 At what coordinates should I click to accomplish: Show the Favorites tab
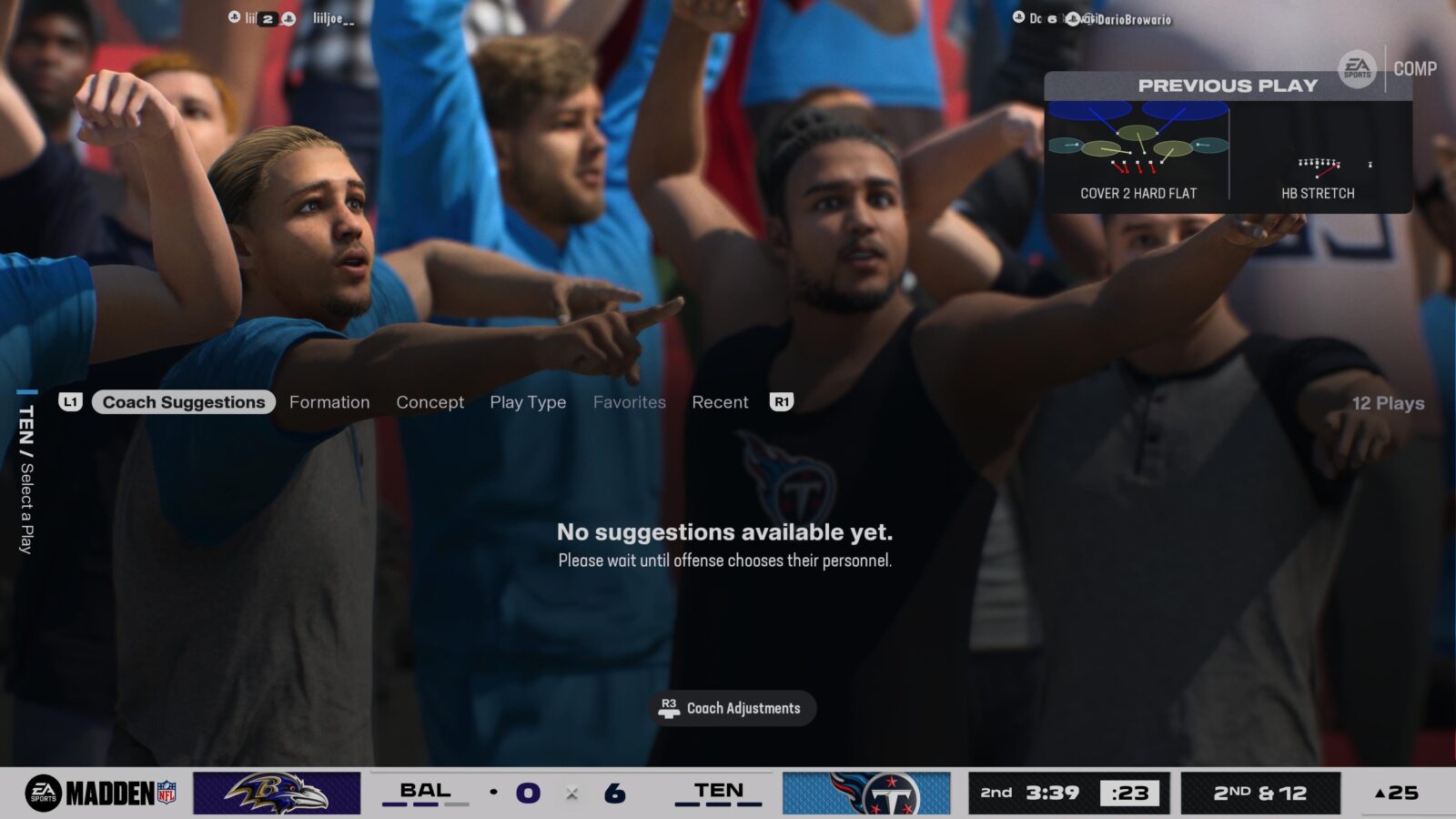(630, 402)
